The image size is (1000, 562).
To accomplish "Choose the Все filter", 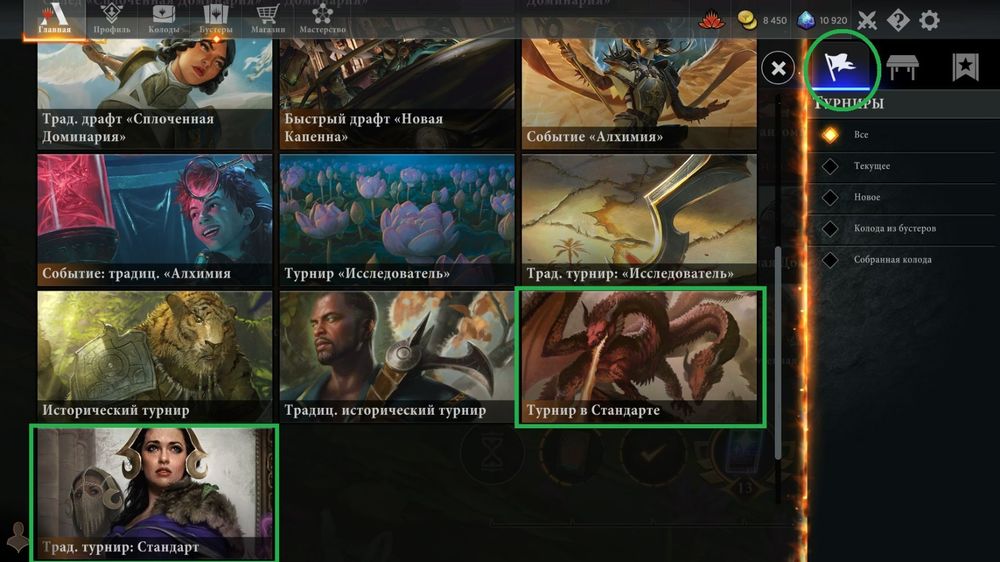I will (860, 135).
